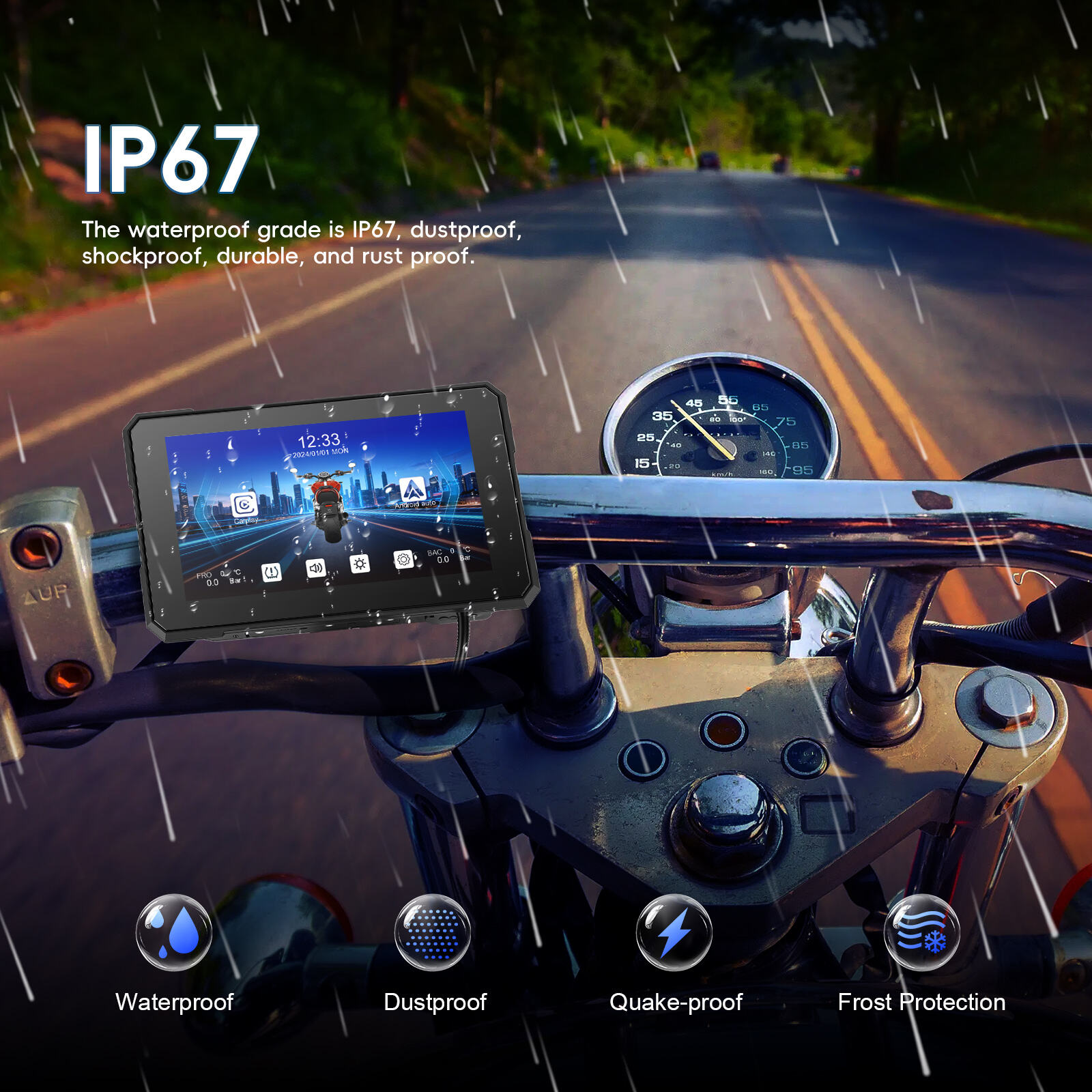Screen dimensions: 1092x1092
Task: Open the Carplay app icon
Action: coord(244,505)
